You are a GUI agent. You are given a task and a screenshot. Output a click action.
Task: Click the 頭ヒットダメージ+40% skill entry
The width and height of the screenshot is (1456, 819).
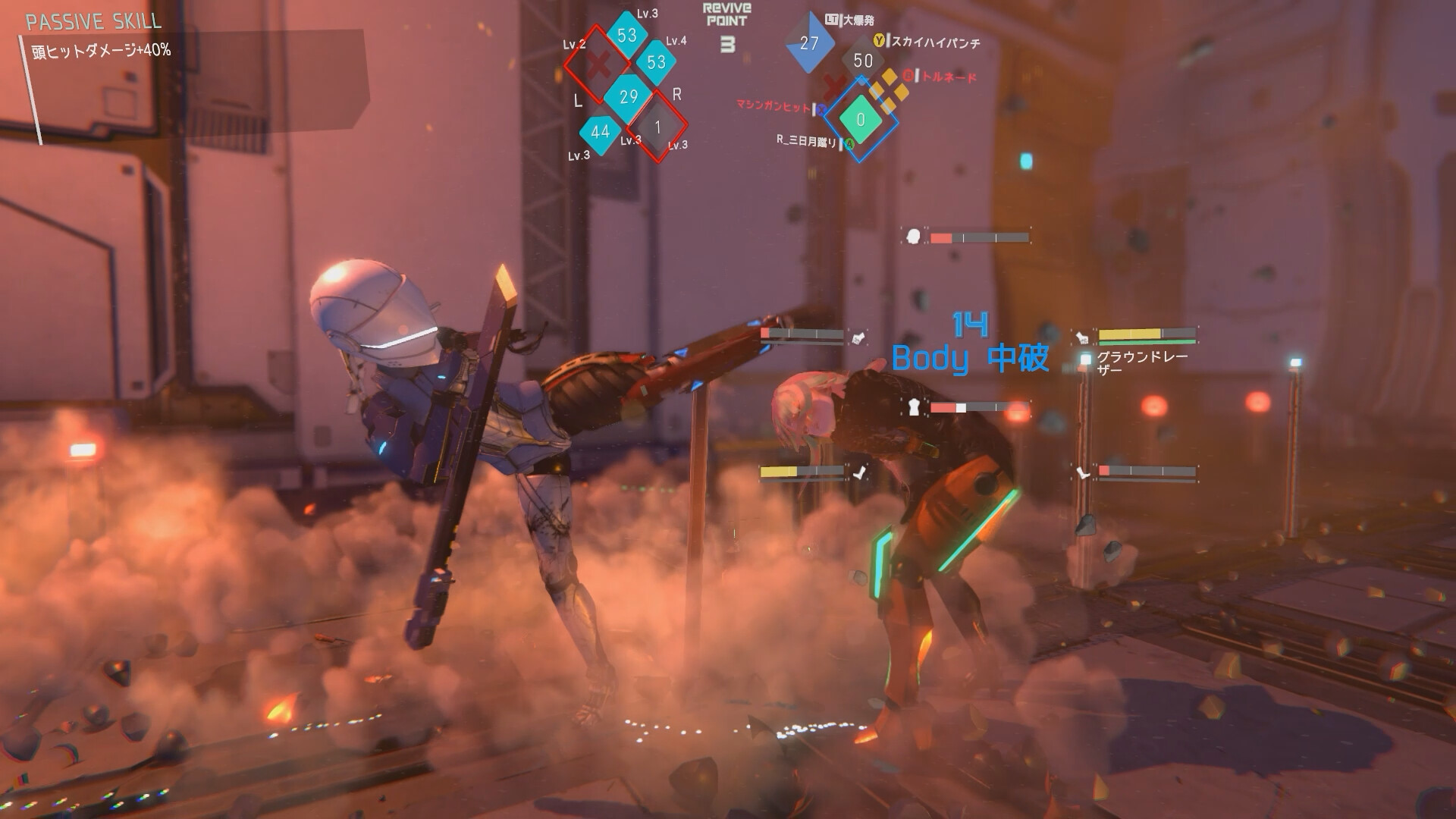pos(101,52)
